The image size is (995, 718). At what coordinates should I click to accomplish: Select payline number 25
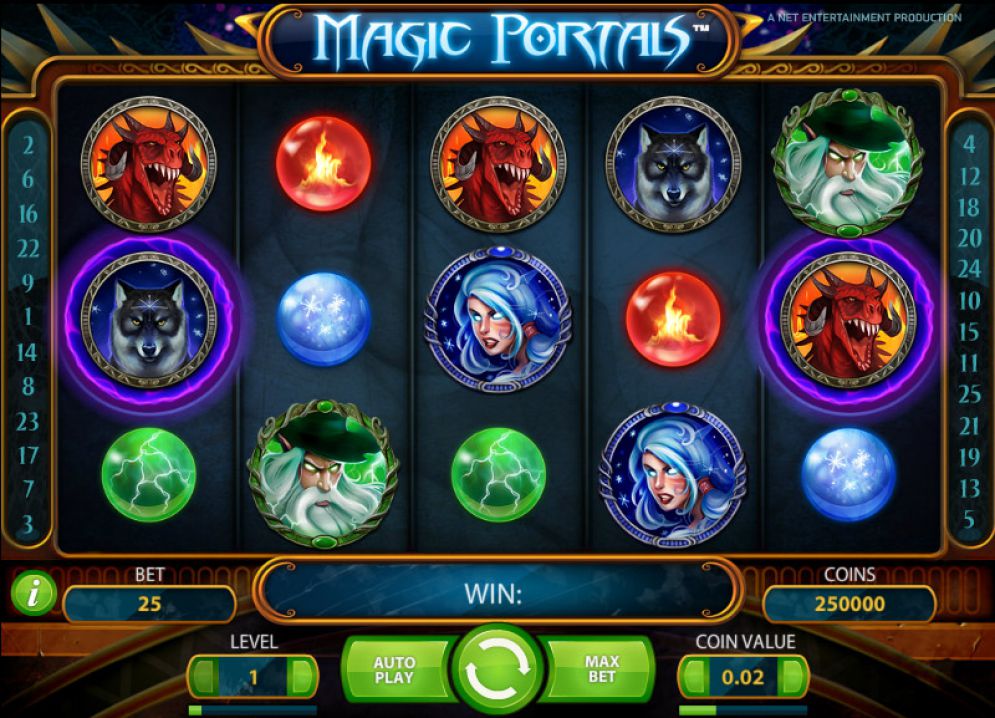click(x=969, y=394)
